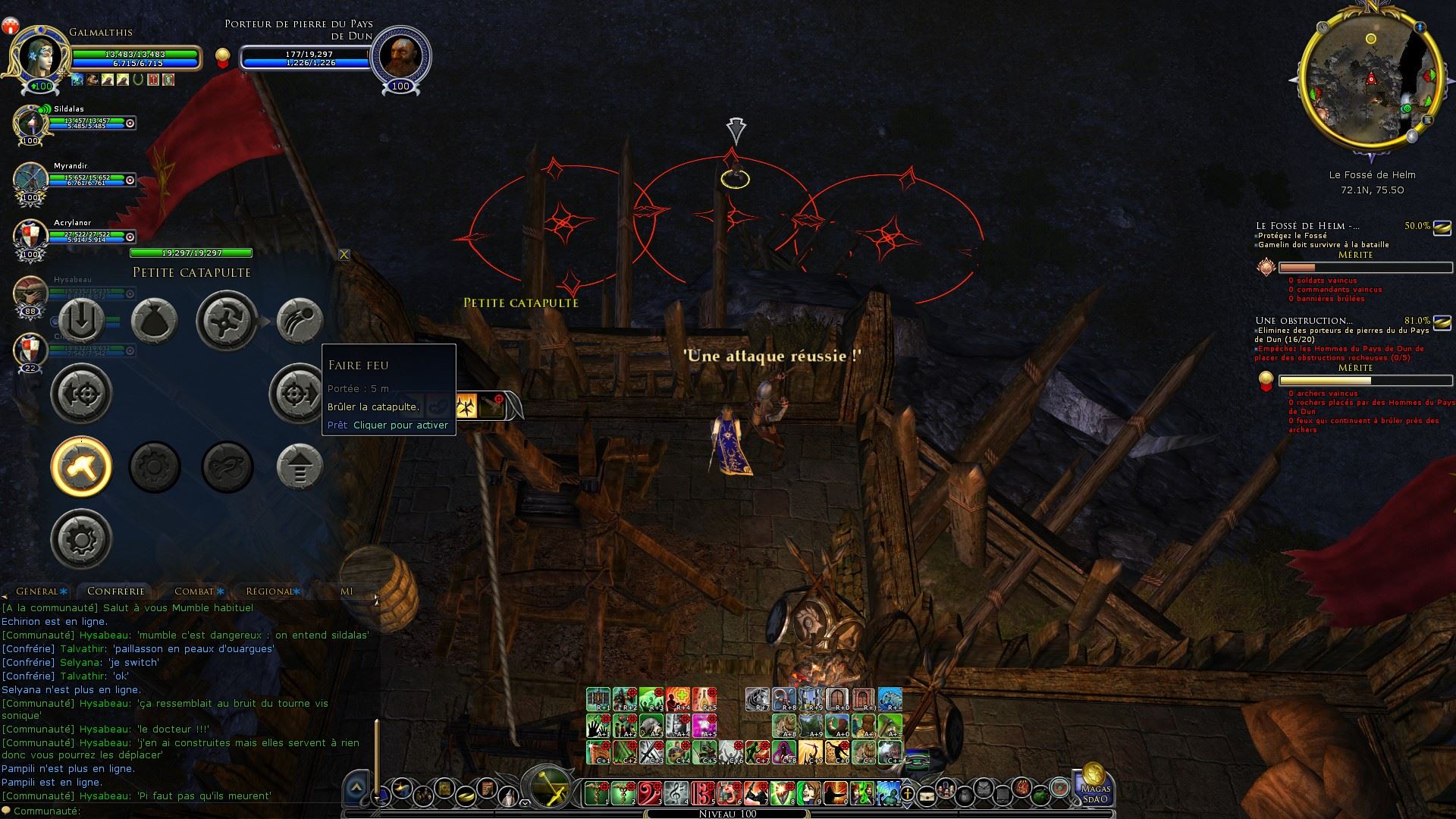Click the catapult winch reload button
Image resolution: width=1456 pixels, height=819 pixels.
pos(227,321)
